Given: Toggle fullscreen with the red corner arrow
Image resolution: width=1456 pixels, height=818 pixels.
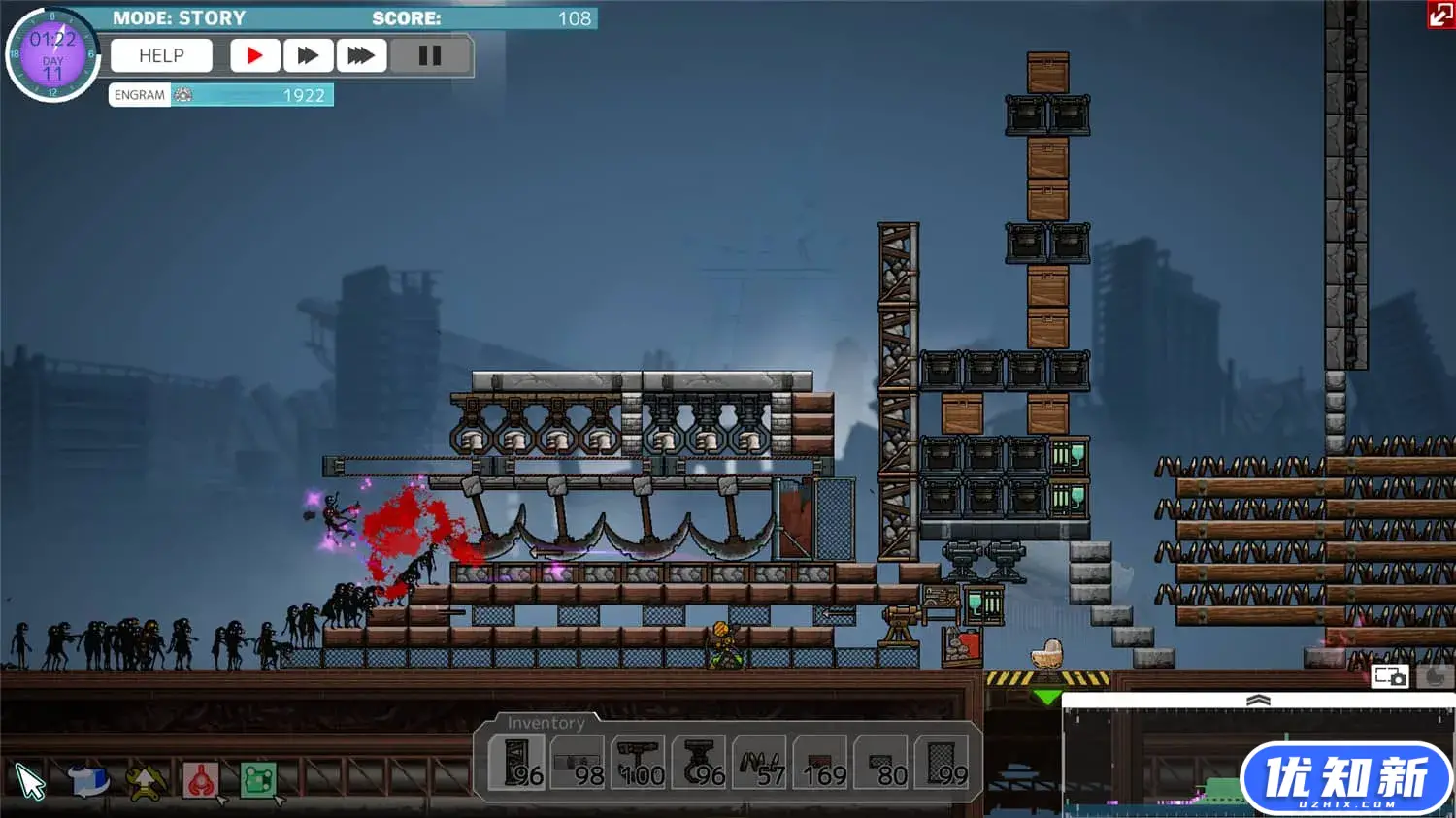Looking at the screenshot, I should pyautogui.click(x=1440, y=14).
